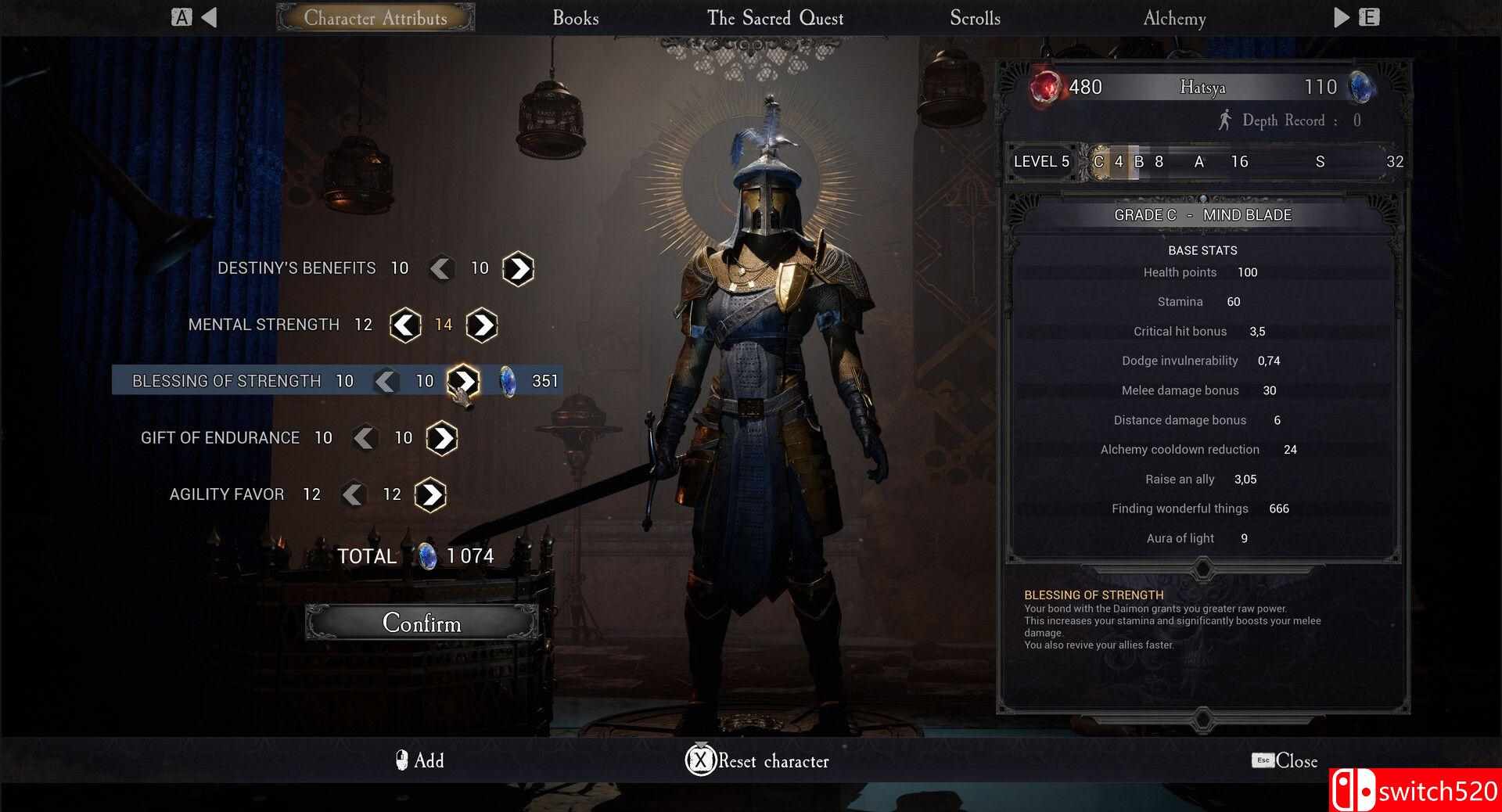The height and width of the screenshot is (812, 1502).
Task: Reduce Gift of Endurance
Action: pyautogui.click(x=365, y=438)
